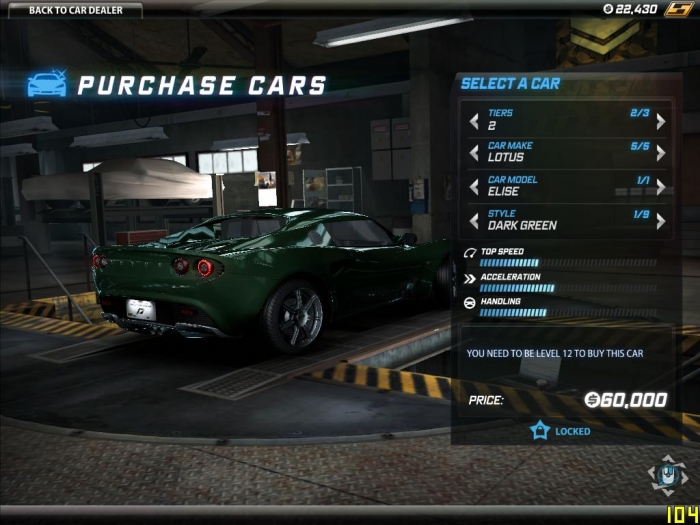Select the previous tier with left arrow

[x=474, y=121]
